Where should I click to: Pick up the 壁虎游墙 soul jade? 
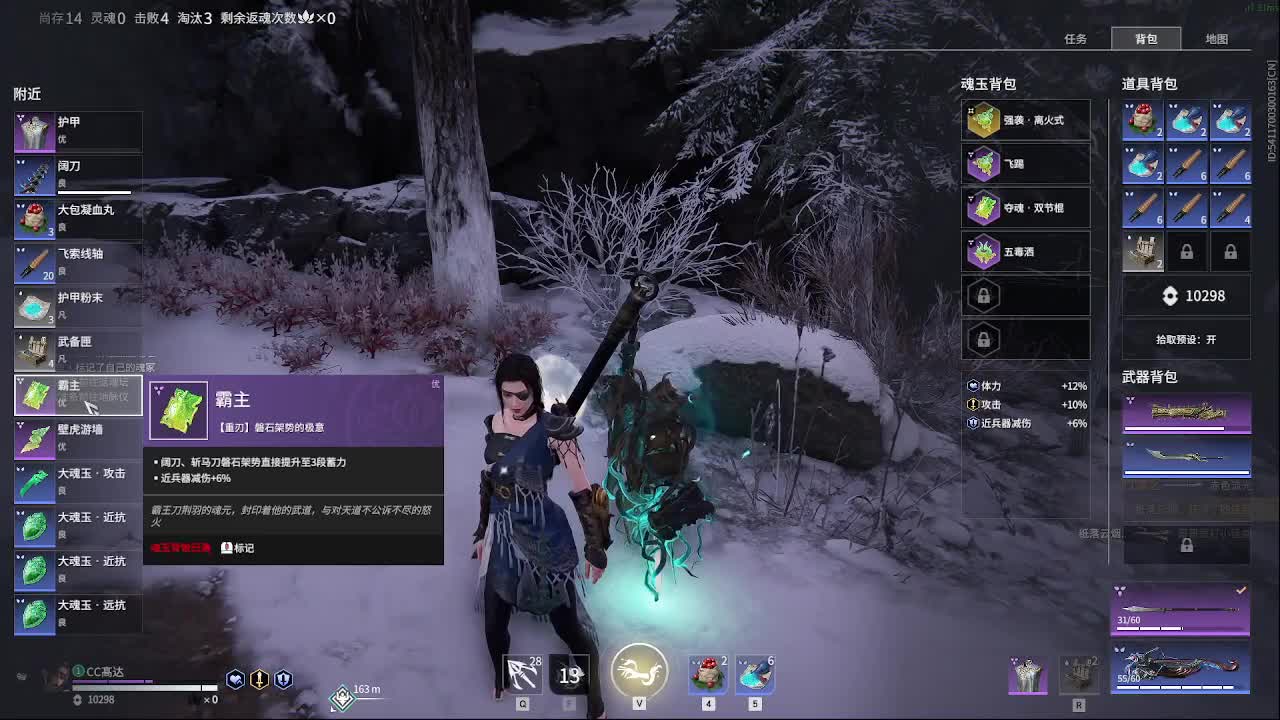pos(78,439)
